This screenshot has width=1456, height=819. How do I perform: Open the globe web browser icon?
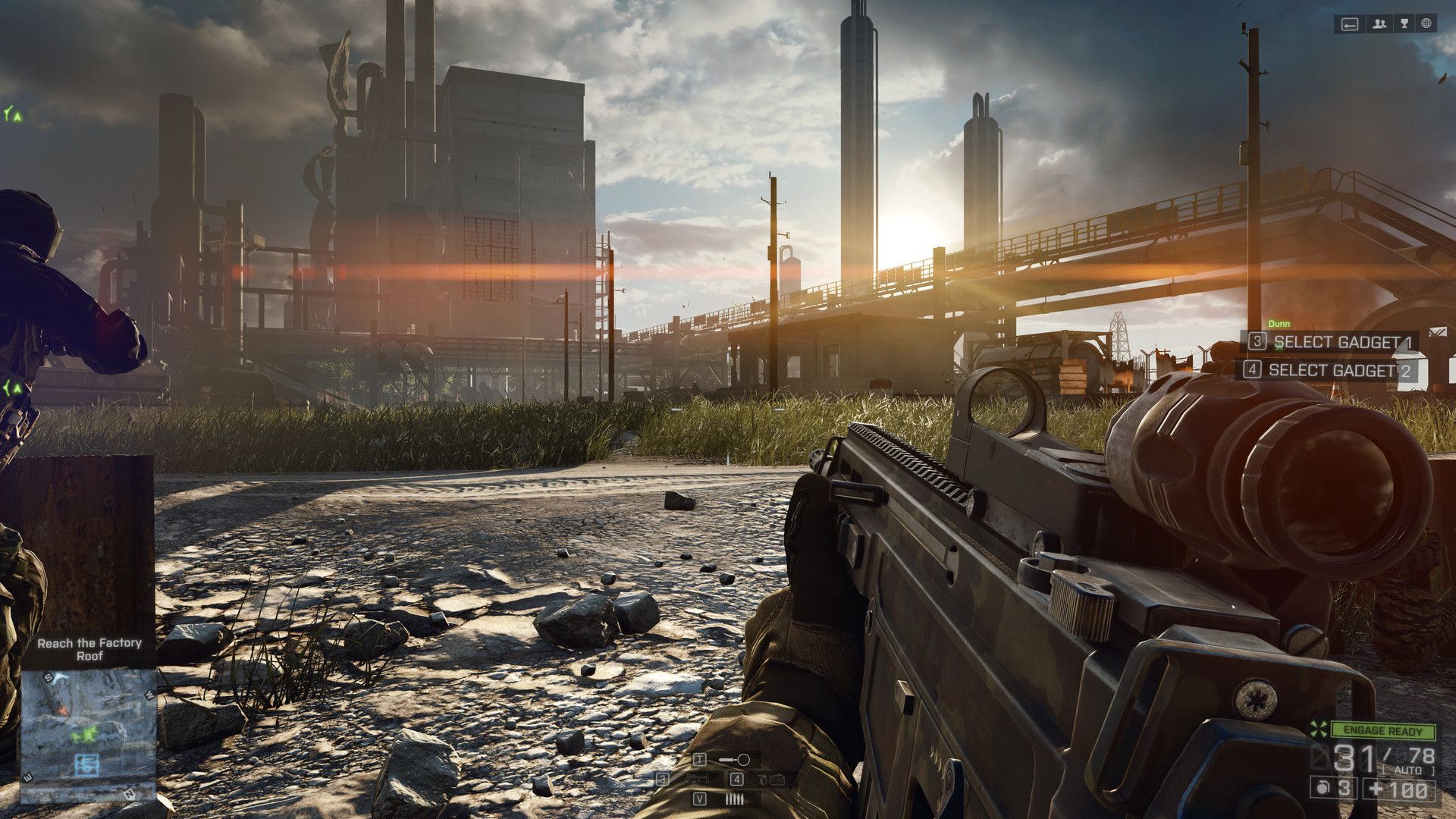1426,24
